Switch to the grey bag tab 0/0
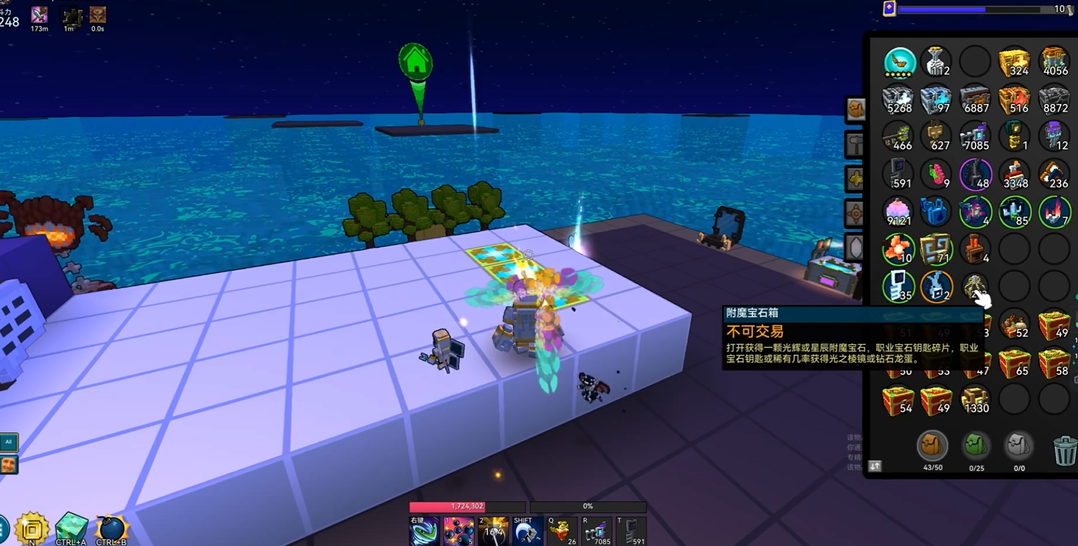 tap(1018, 446)
